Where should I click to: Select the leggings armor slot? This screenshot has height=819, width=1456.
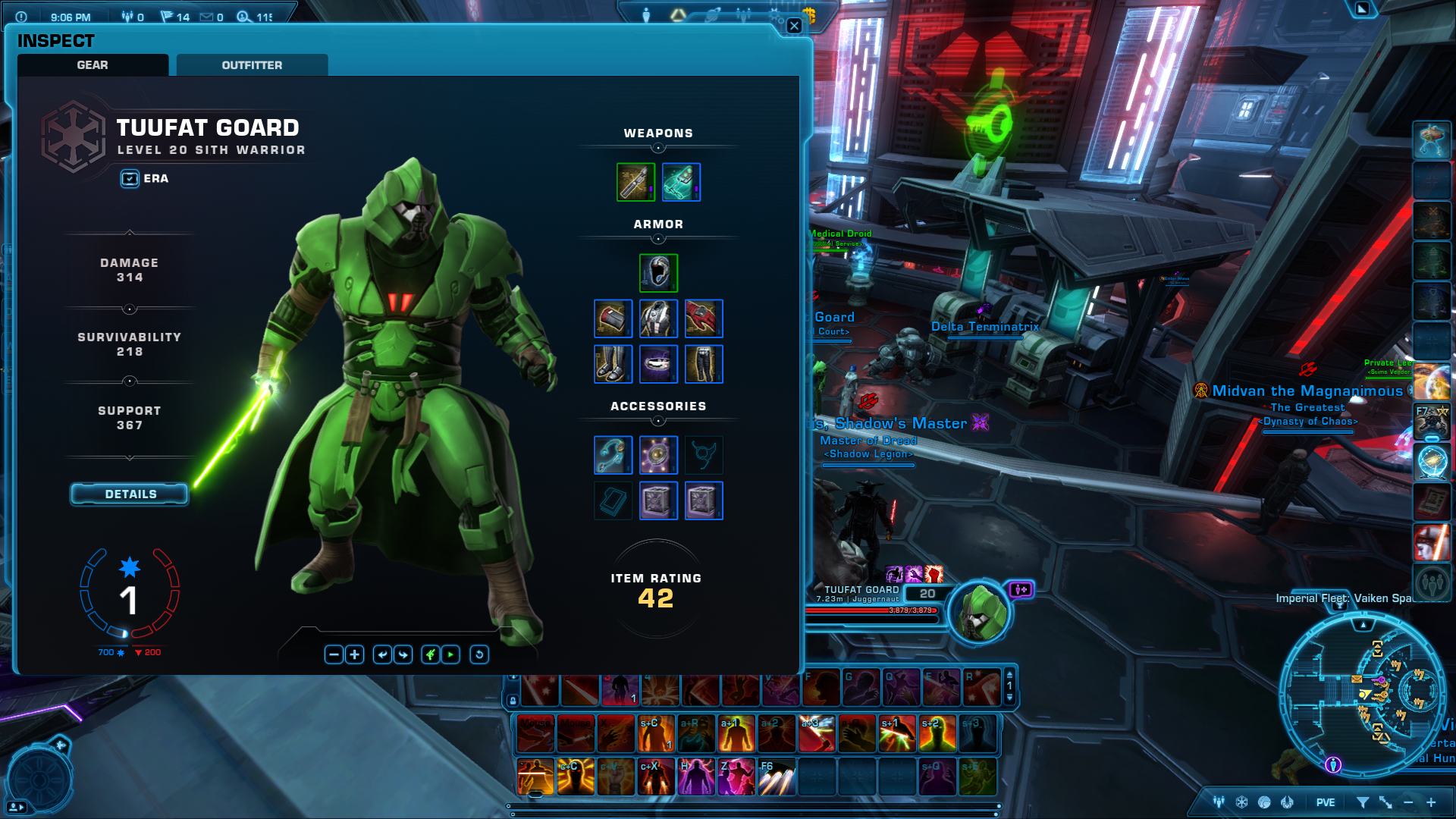[x=704, y=364]
